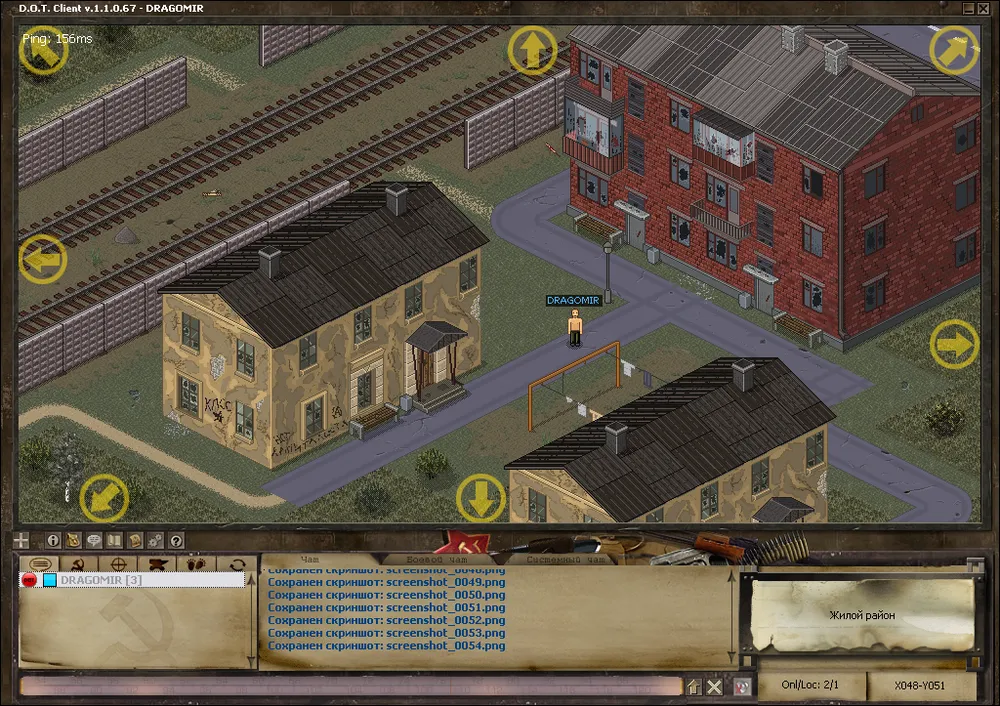This screenshot has height=706, width=1000.
Task: Pan the view with the right arrow
Action: pyautogui.click(x=954, y=345)
